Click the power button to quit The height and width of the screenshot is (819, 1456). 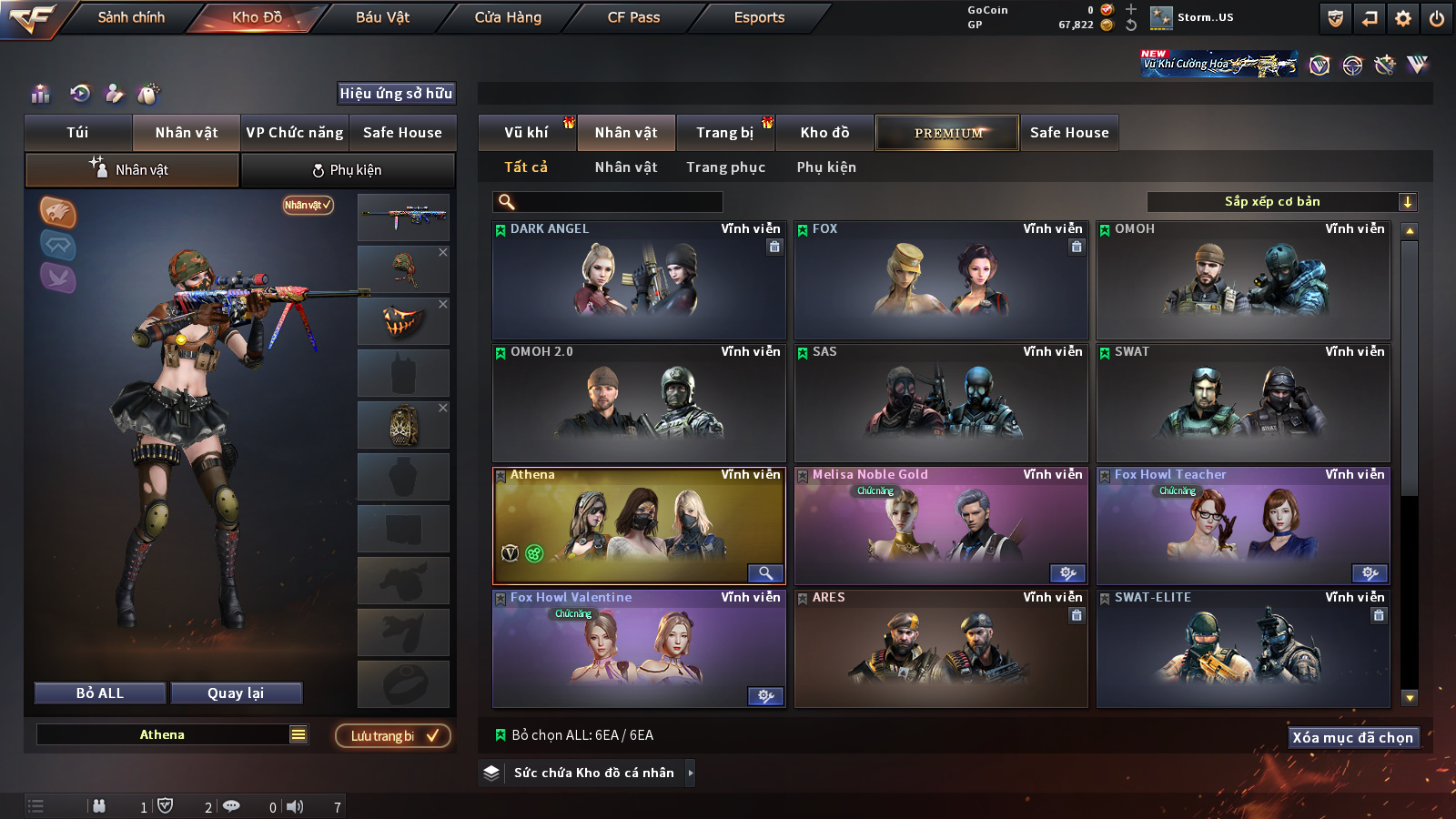coord(1437,18)
